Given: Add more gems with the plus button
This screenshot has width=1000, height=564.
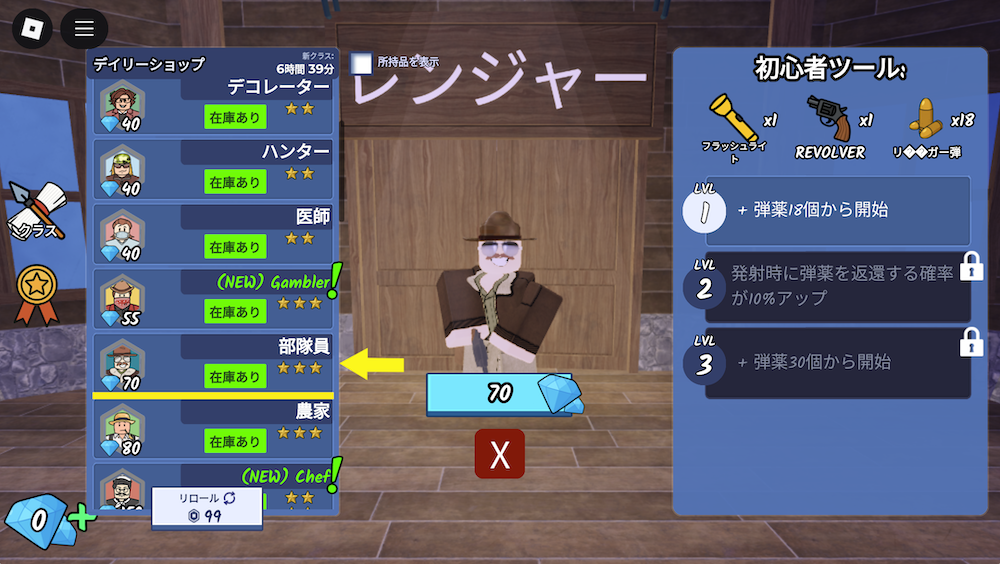Looking at the screenshot, I should [x=82, y=518].
